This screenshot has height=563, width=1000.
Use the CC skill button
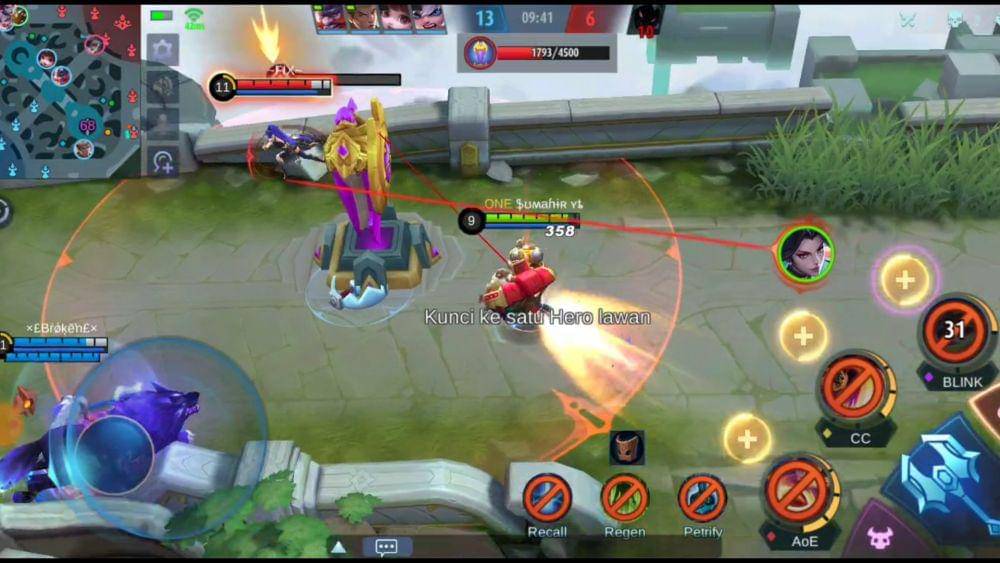click(856, 390)
